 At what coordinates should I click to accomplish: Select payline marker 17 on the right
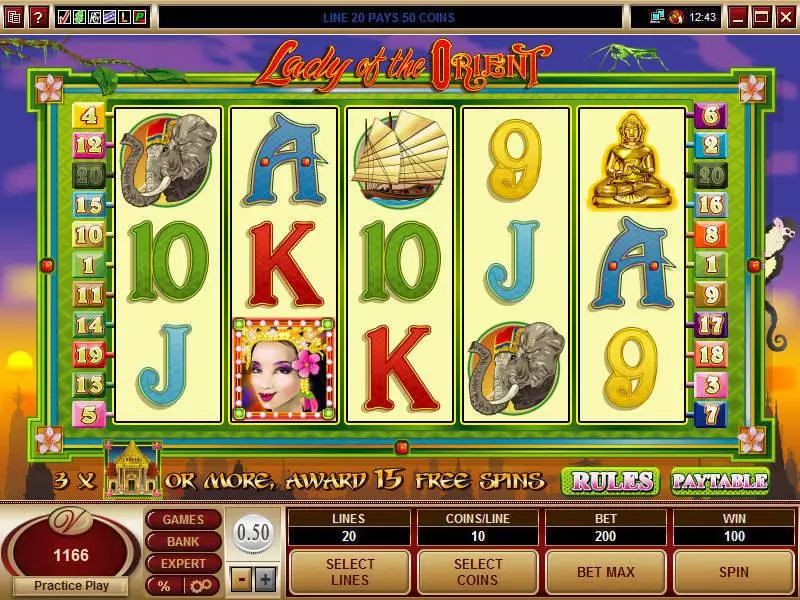711,324
